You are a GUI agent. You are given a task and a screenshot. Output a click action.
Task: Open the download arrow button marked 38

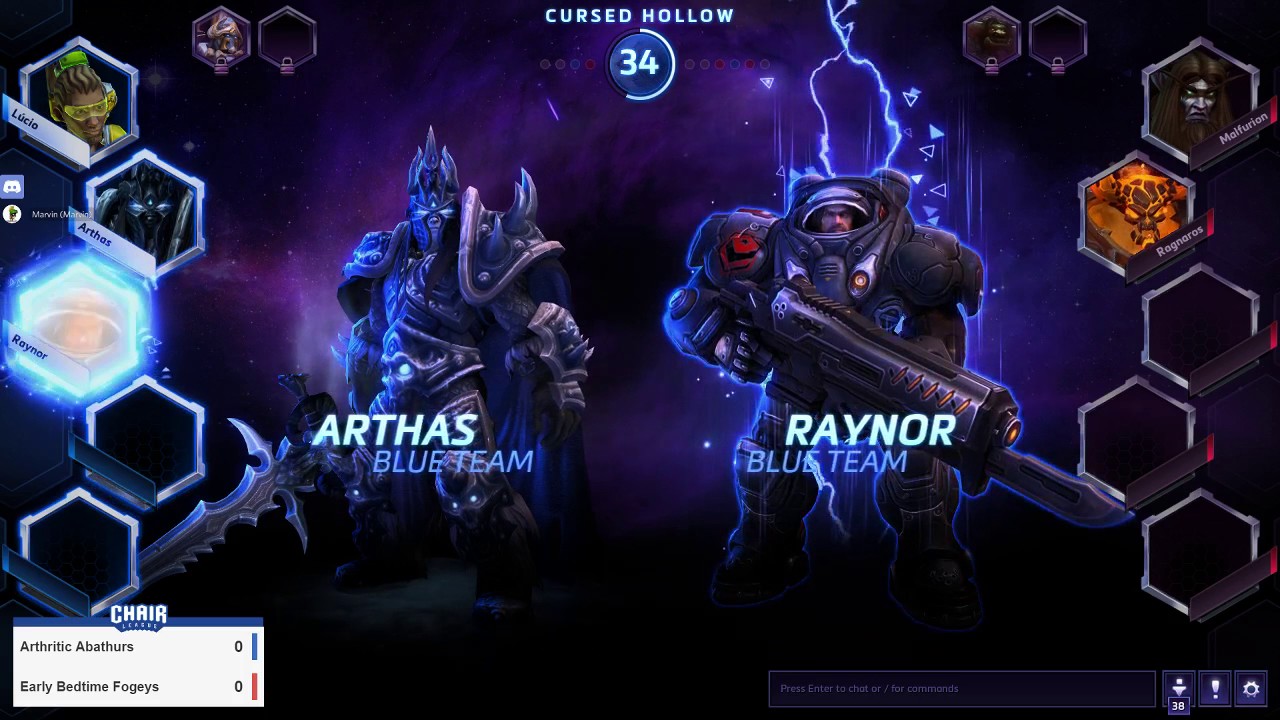[x=1179, y=690]
